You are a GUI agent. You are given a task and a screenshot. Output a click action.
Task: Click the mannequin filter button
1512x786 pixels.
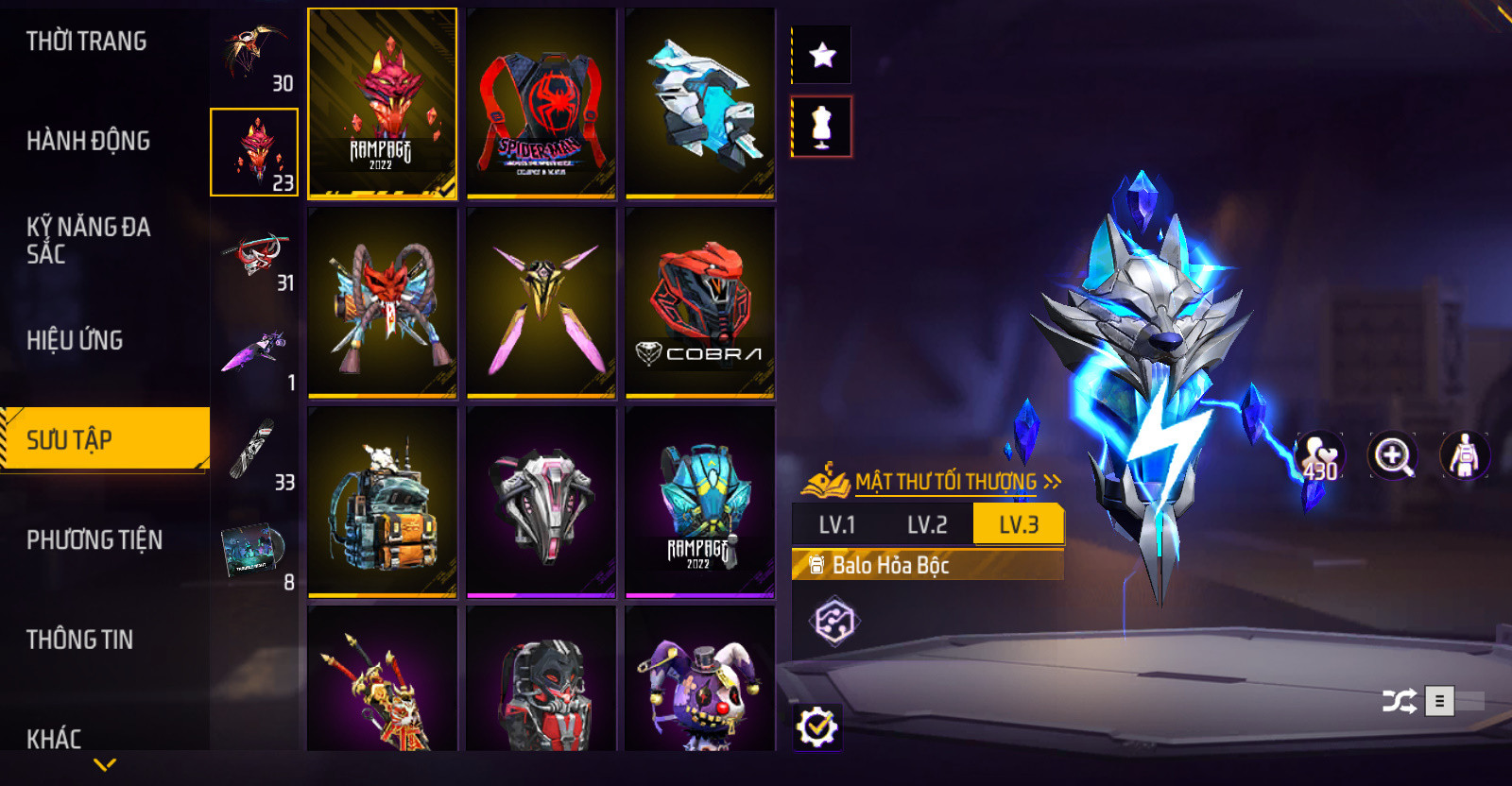tap(822, 127)
